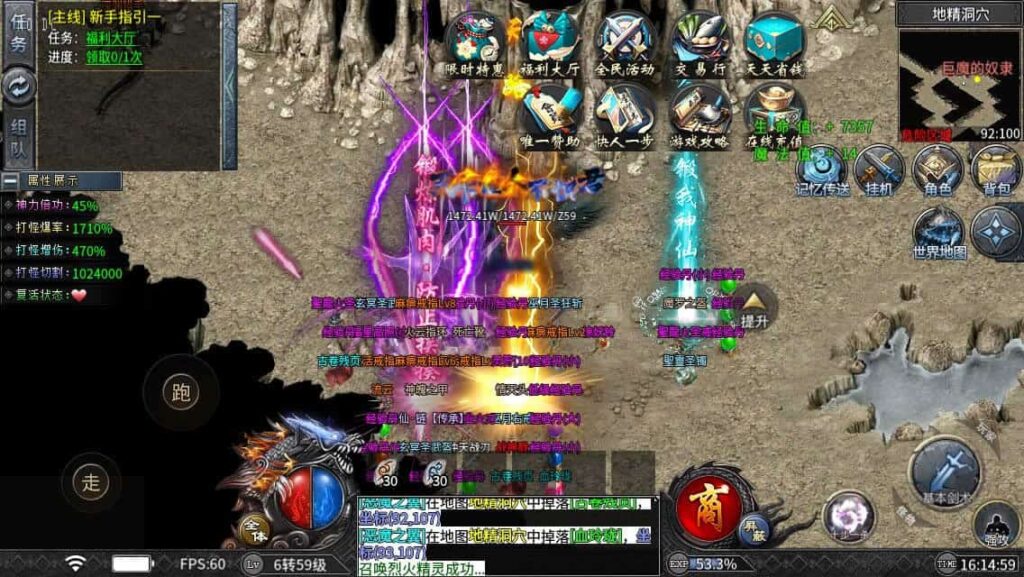Activate the 强攻 strong attack button

point(996,522)
